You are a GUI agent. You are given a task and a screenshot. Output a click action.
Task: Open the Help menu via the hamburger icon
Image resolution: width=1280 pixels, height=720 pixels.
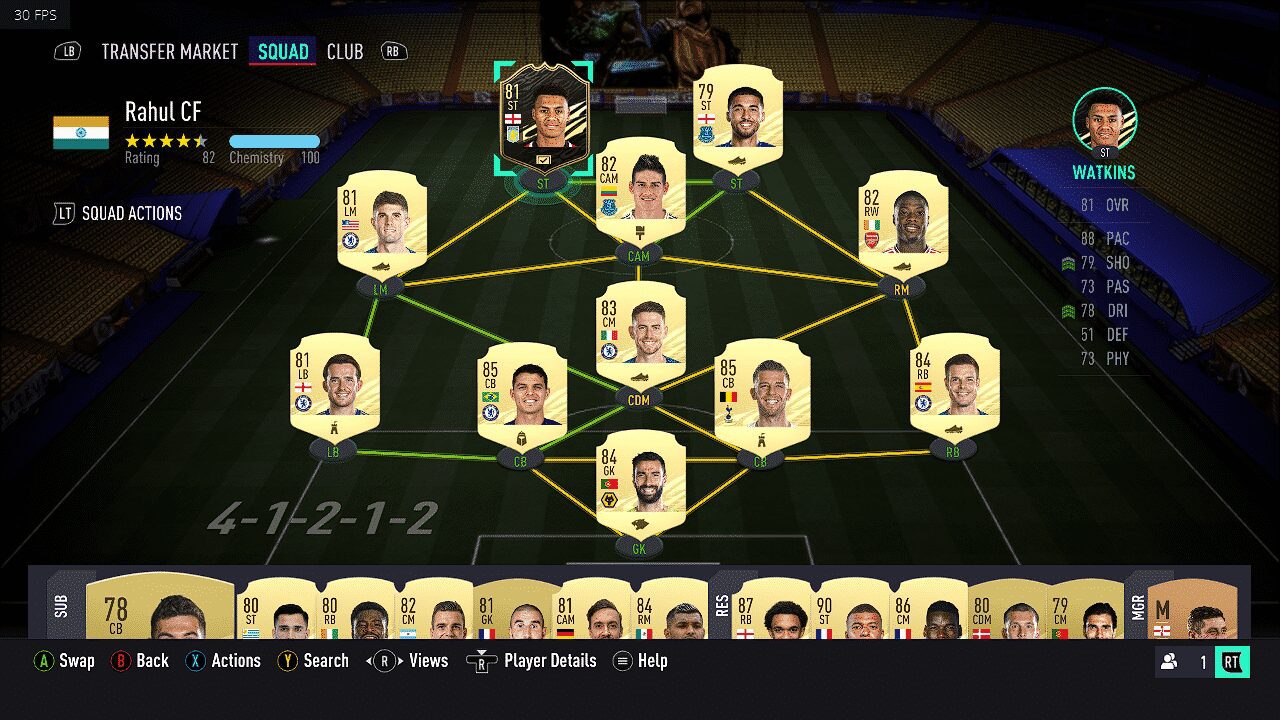(621, 661)
